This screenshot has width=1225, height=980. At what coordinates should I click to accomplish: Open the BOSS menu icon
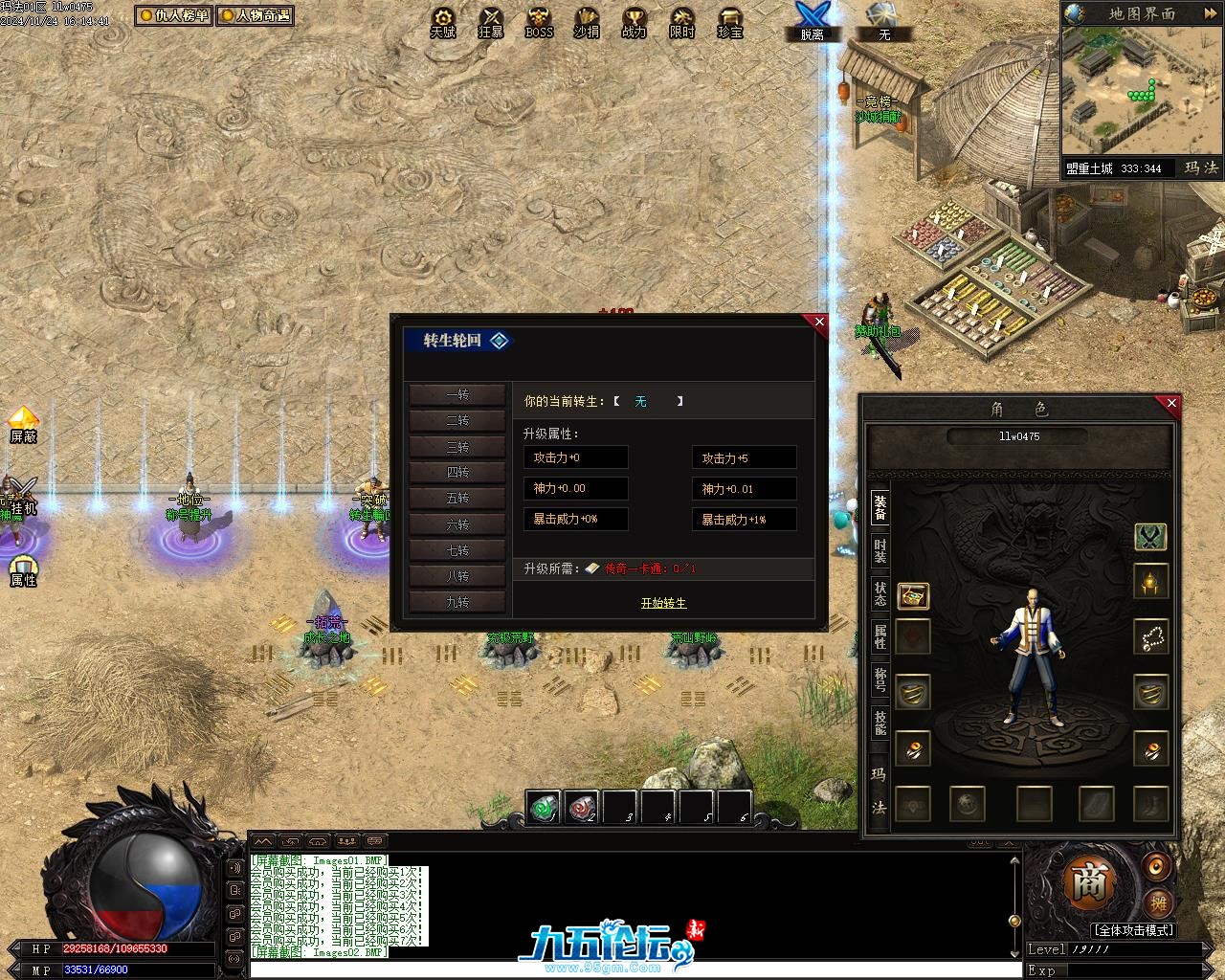[x=539, y=22]
